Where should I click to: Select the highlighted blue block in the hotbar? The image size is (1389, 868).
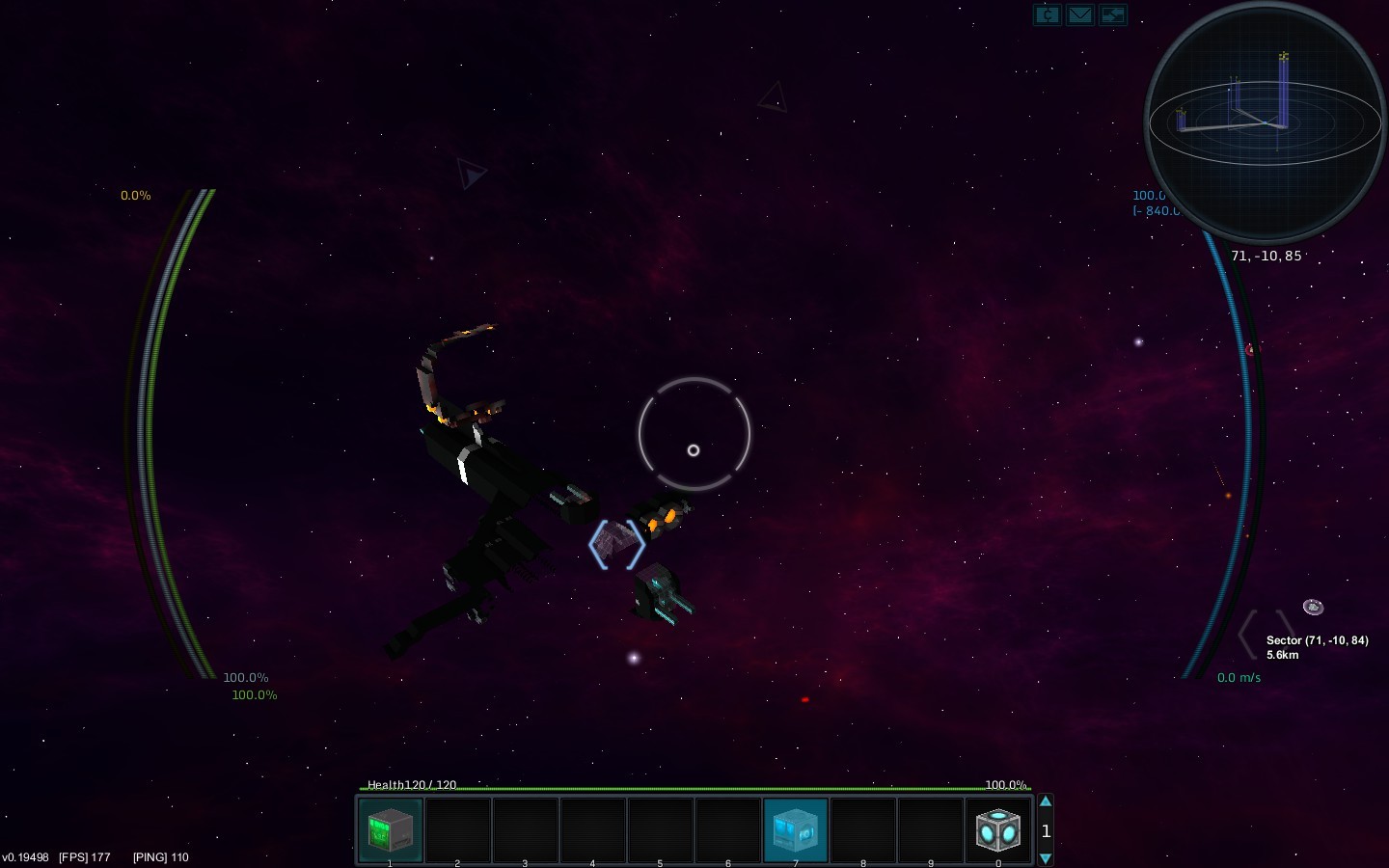click(x=795, y=829)
